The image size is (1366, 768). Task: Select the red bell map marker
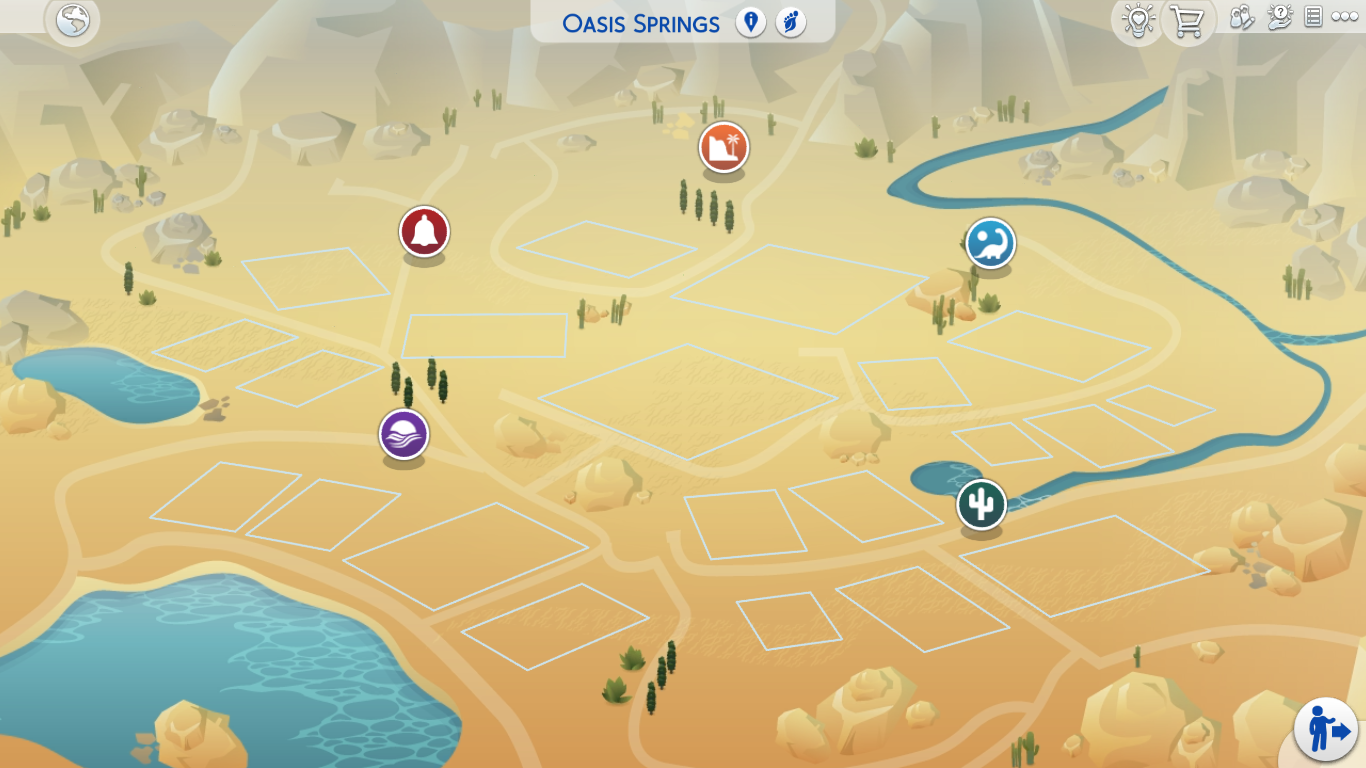click(424, 232)
